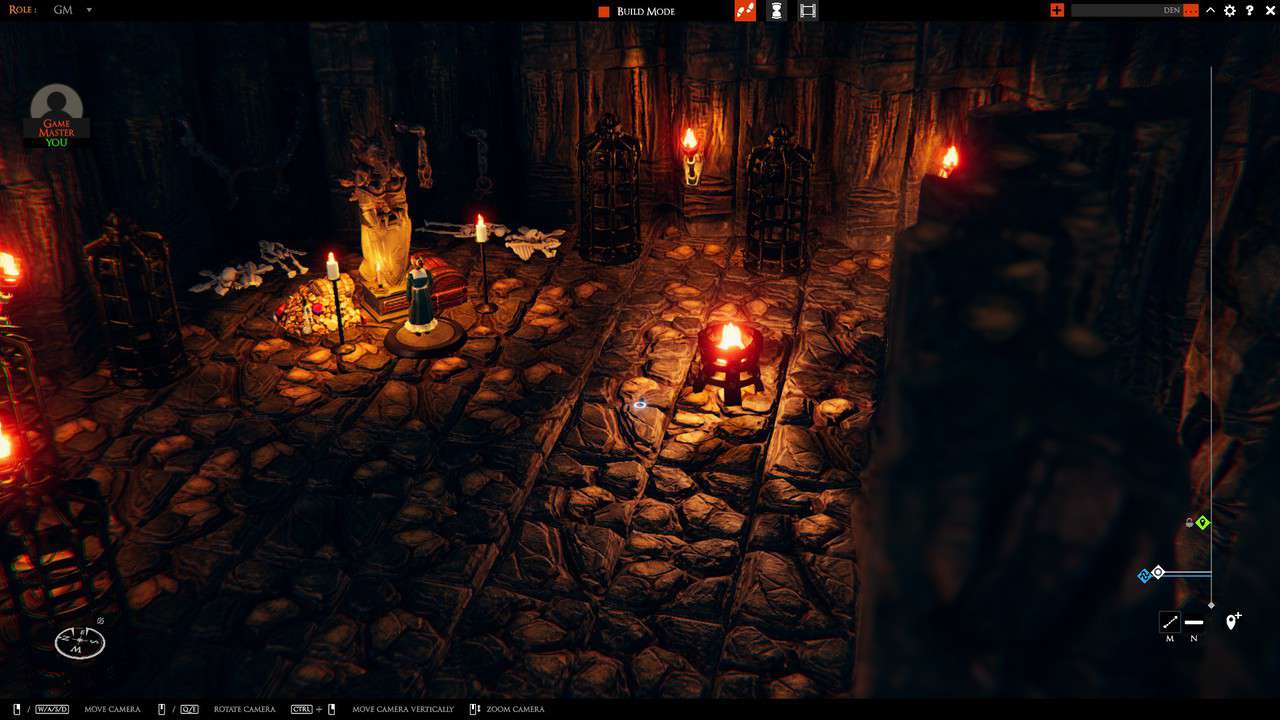Close the game with the X button
Viewport: 1280px width, 720px height.
[x=1271, y=10]
